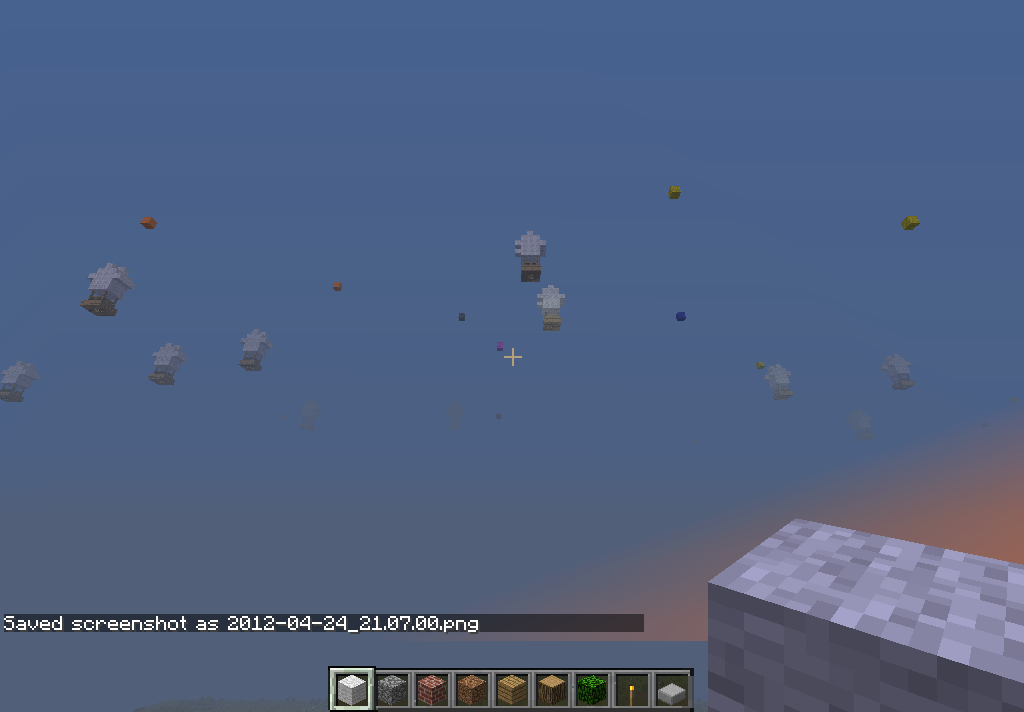Choose the oak log hotbar slot
1024x712 pixels.
click(552, 689)
